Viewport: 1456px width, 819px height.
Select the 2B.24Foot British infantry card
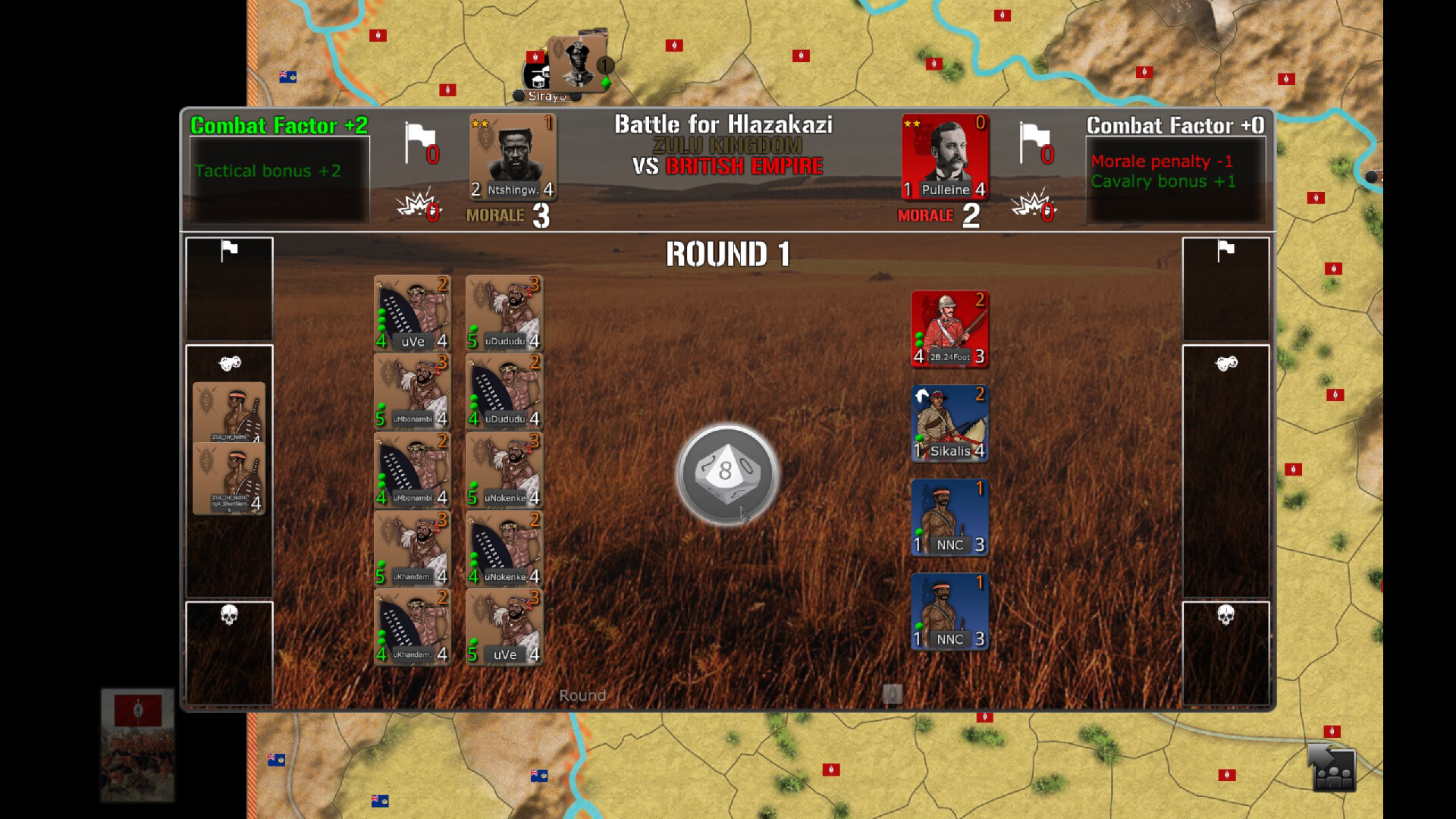pyautogui.click(x=949, y=328)
